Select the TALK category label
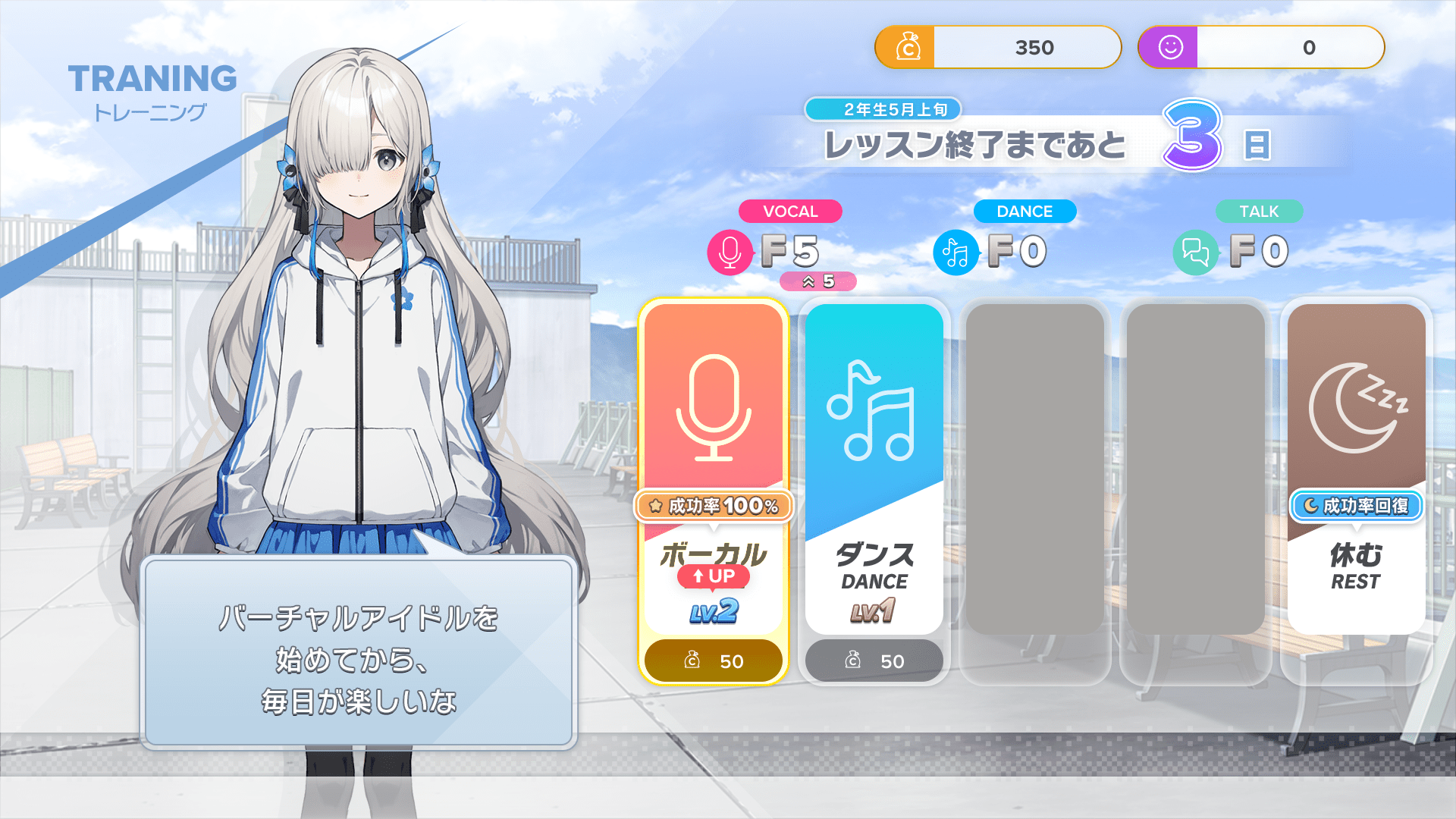 pos(1258,212)
